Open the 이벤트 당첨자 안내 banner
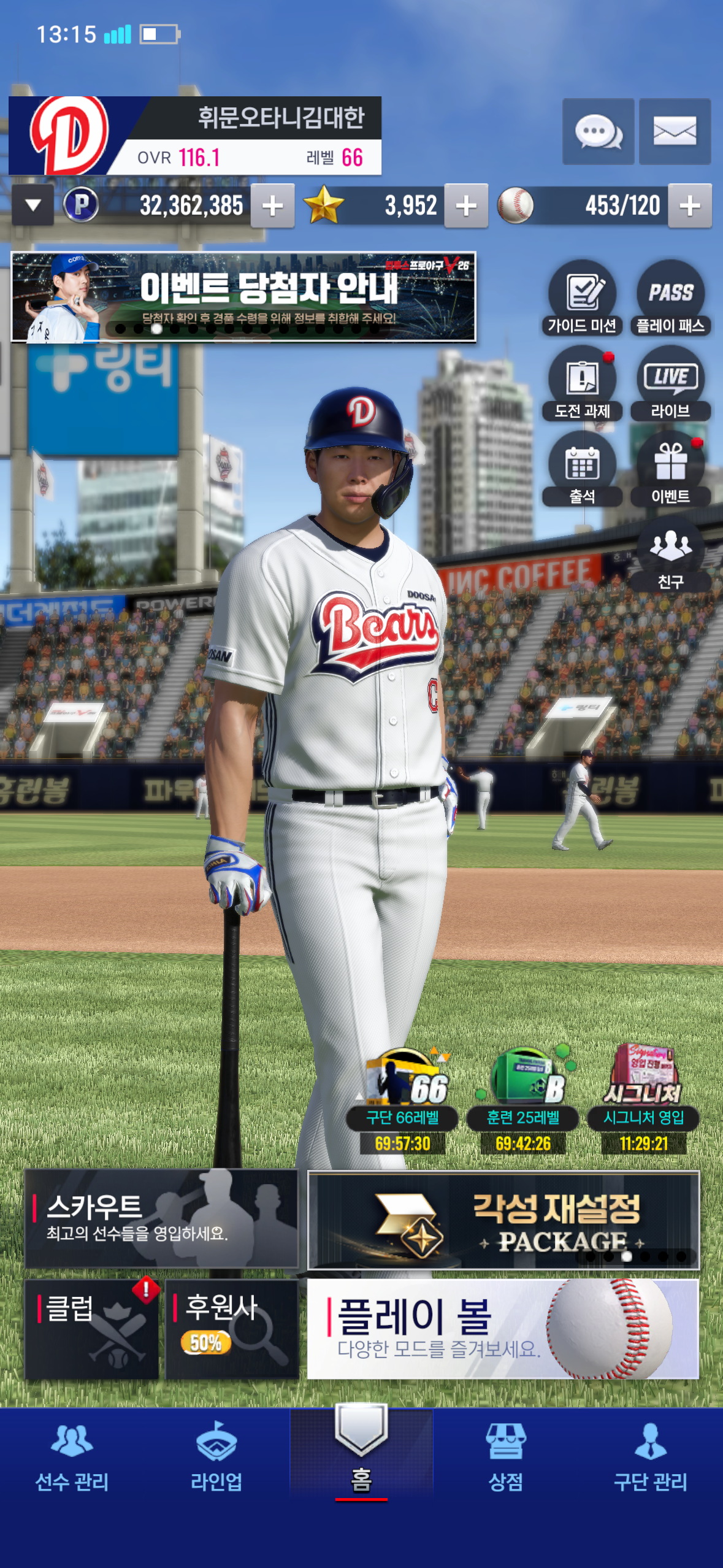 [x=243, y=297]
